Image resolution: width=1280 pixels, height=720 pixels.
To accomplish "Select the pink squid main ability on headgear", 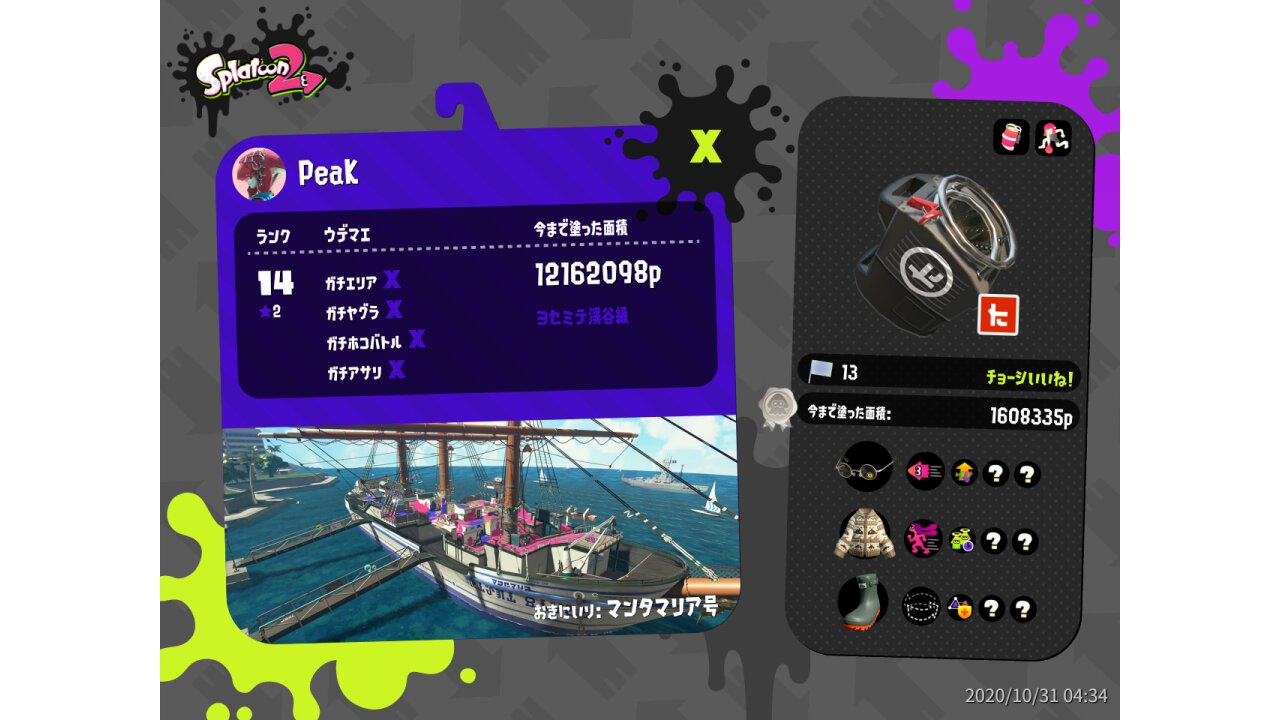I will [925, 470].
